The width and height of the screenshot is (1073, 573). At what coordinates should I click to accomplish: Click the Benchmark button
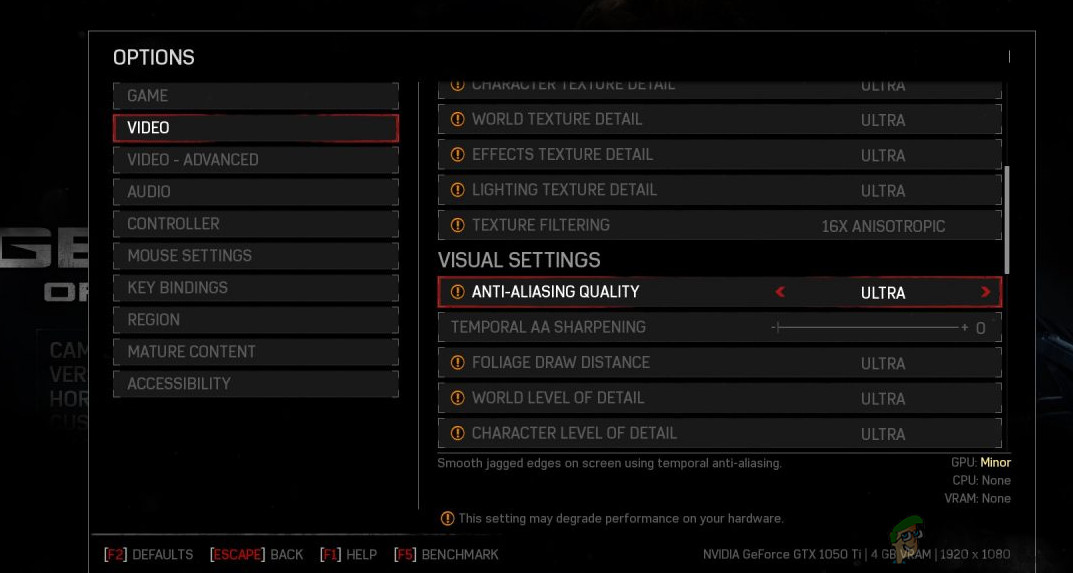[447, 554]
